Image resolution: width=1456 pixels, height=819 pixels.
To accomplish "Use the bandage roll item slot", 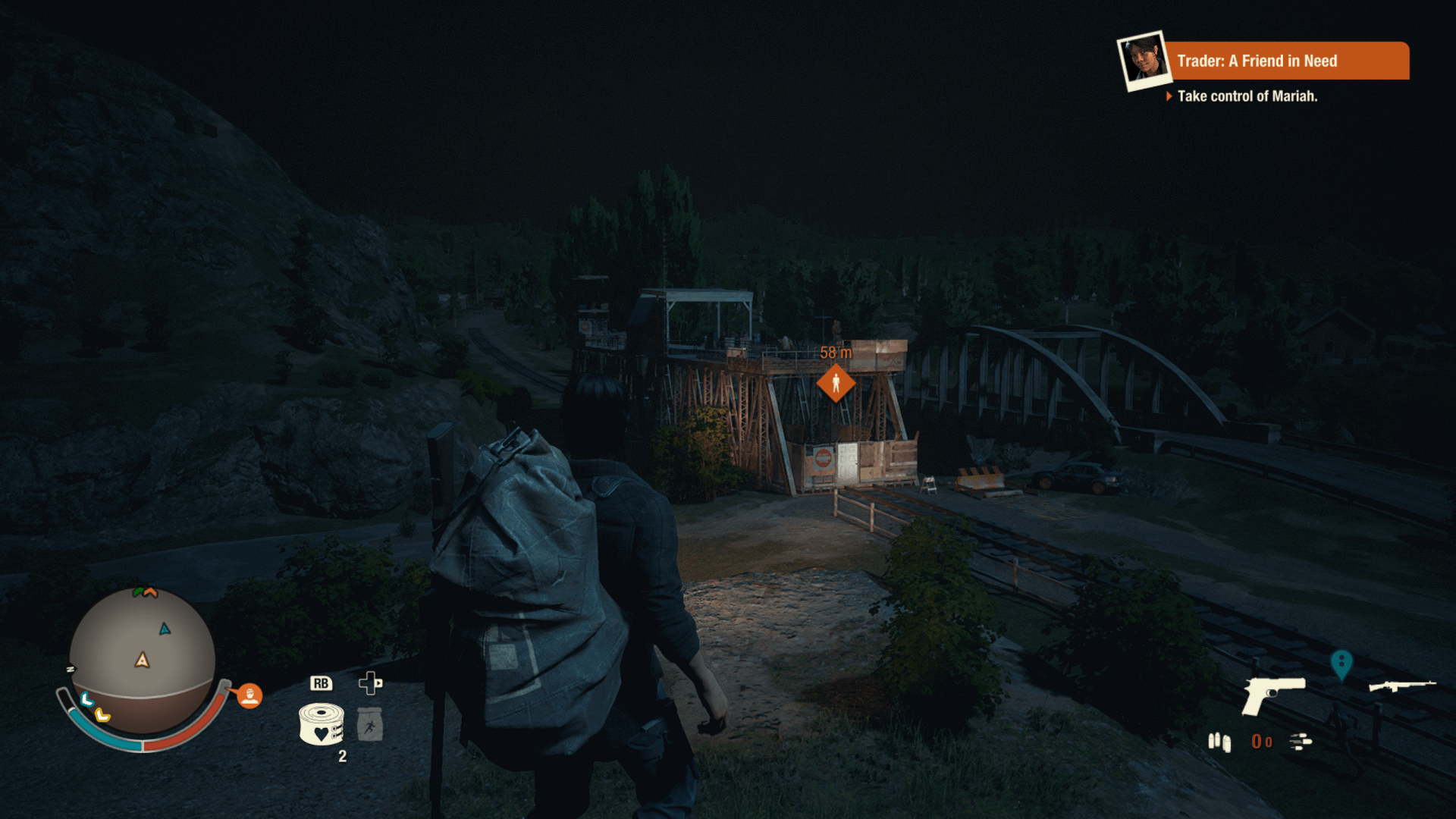I will tap(322, 724).
